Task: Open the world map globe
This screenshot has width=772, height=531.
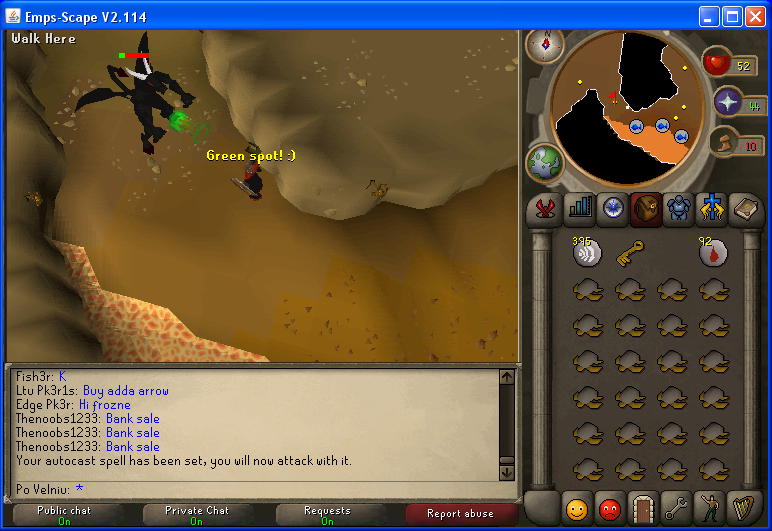Action: coord(545,162)
